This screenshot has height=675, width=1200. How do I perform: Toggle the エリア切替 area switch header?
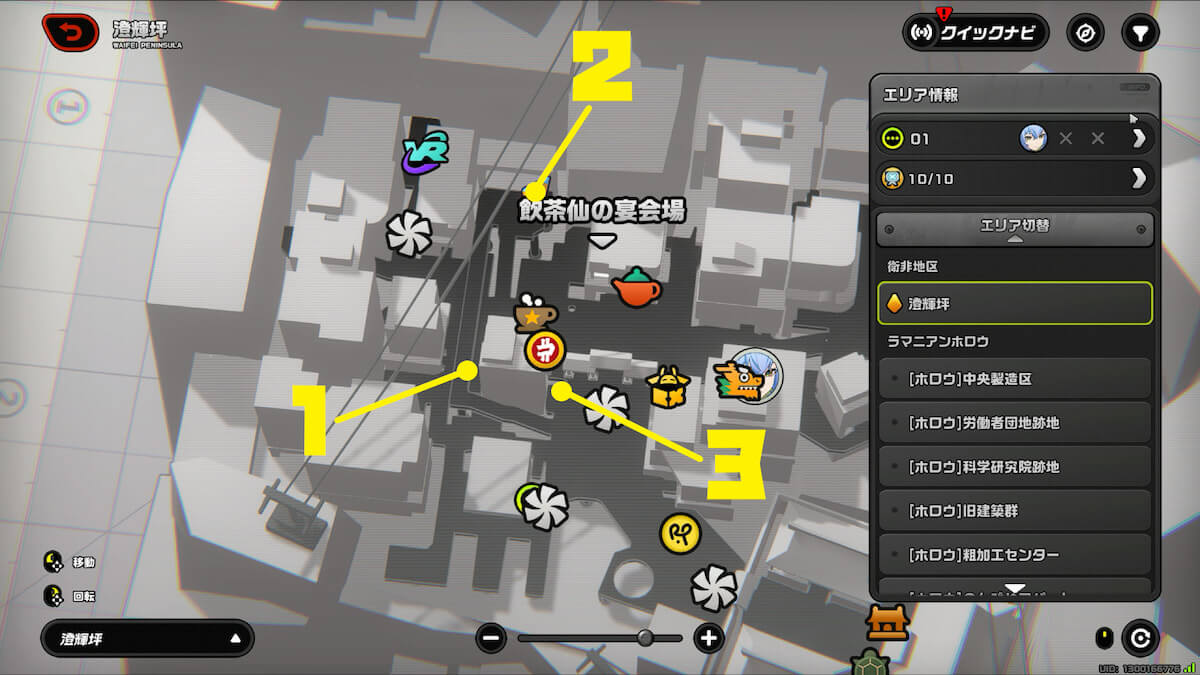(x=1014, y=228)
